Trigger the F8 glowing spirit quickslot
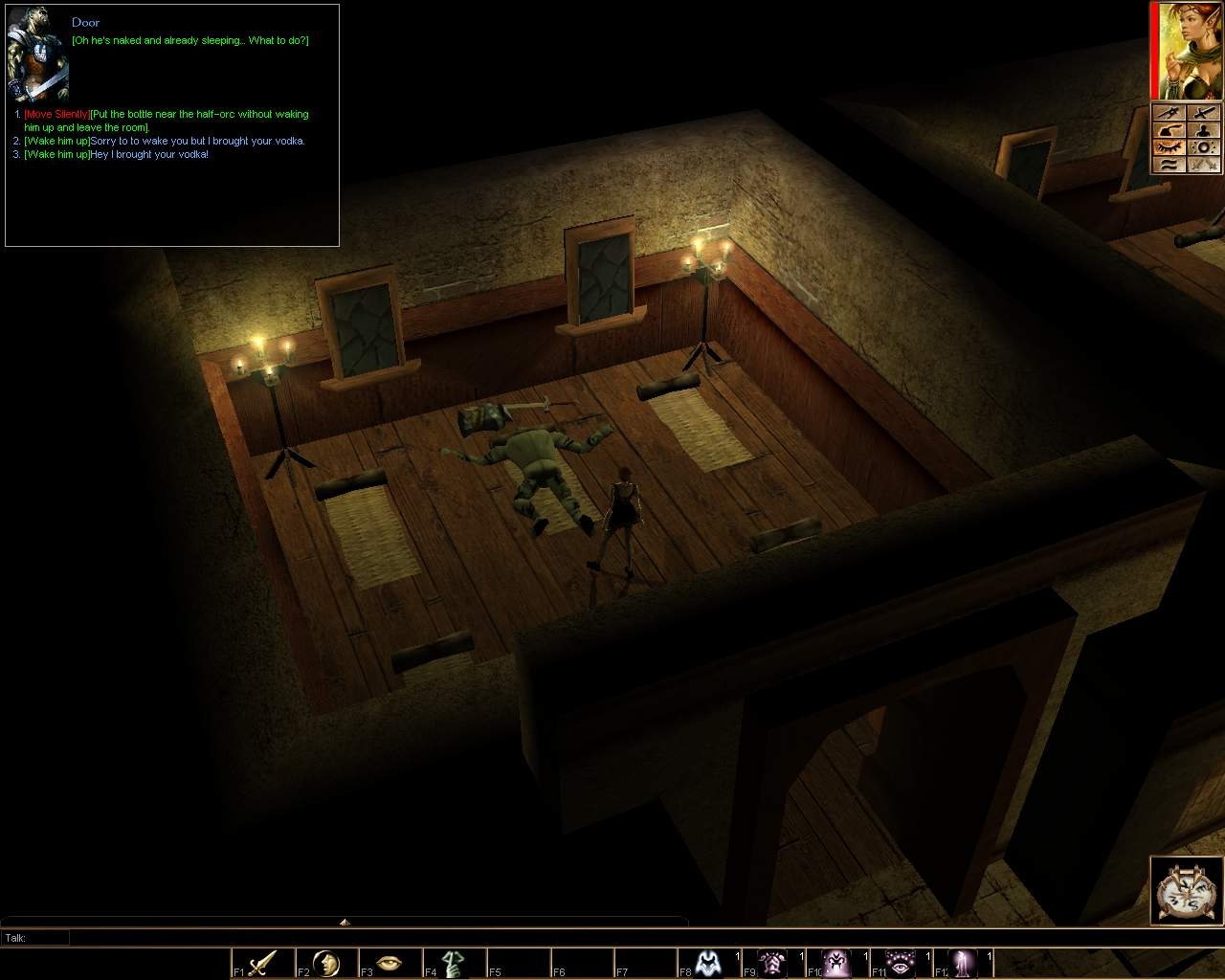Viewport: 1225px width, 980px height. [710, 962]
